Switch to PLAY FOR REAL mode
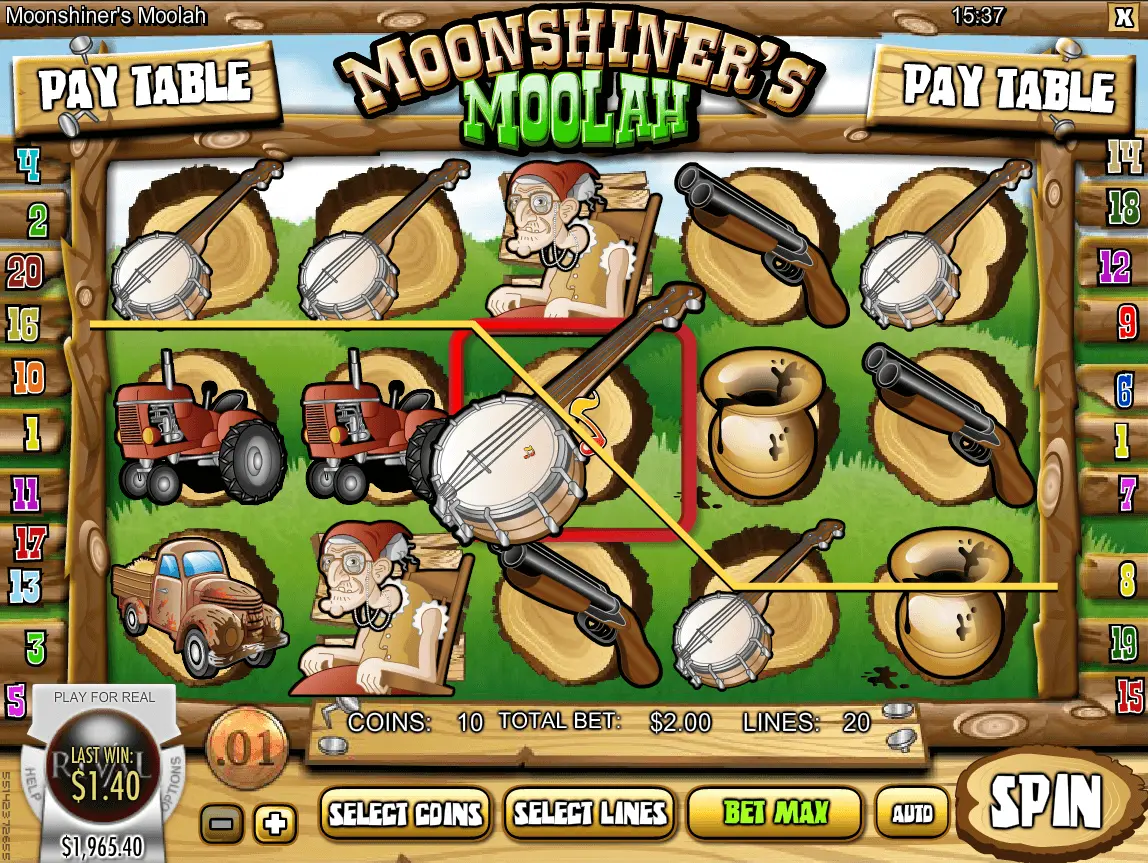Viewport: 1148px width, 863px height. coord(104,697)
